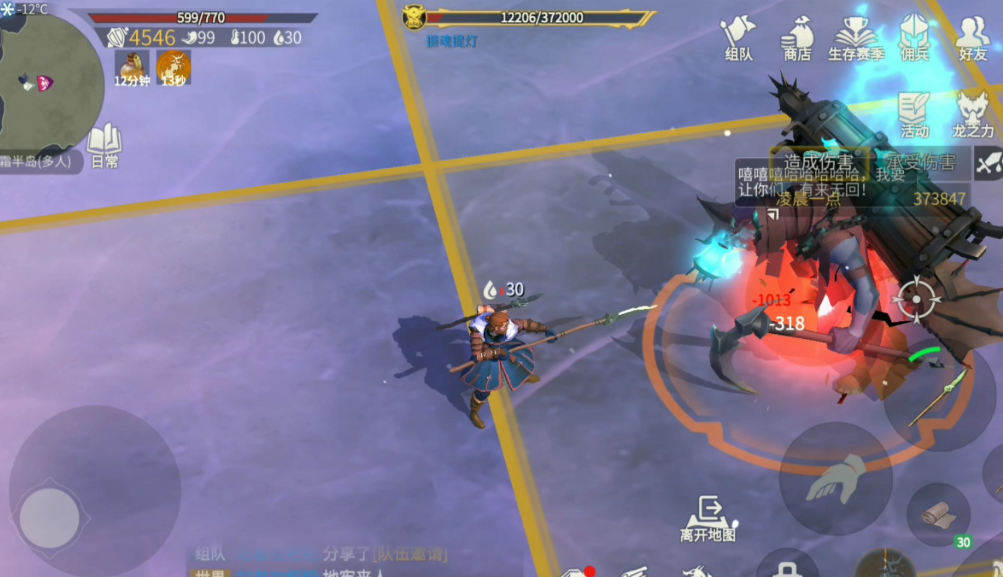
Task: Open the 佣兵 mercenary menu
Action: click(x=914, y=38)
